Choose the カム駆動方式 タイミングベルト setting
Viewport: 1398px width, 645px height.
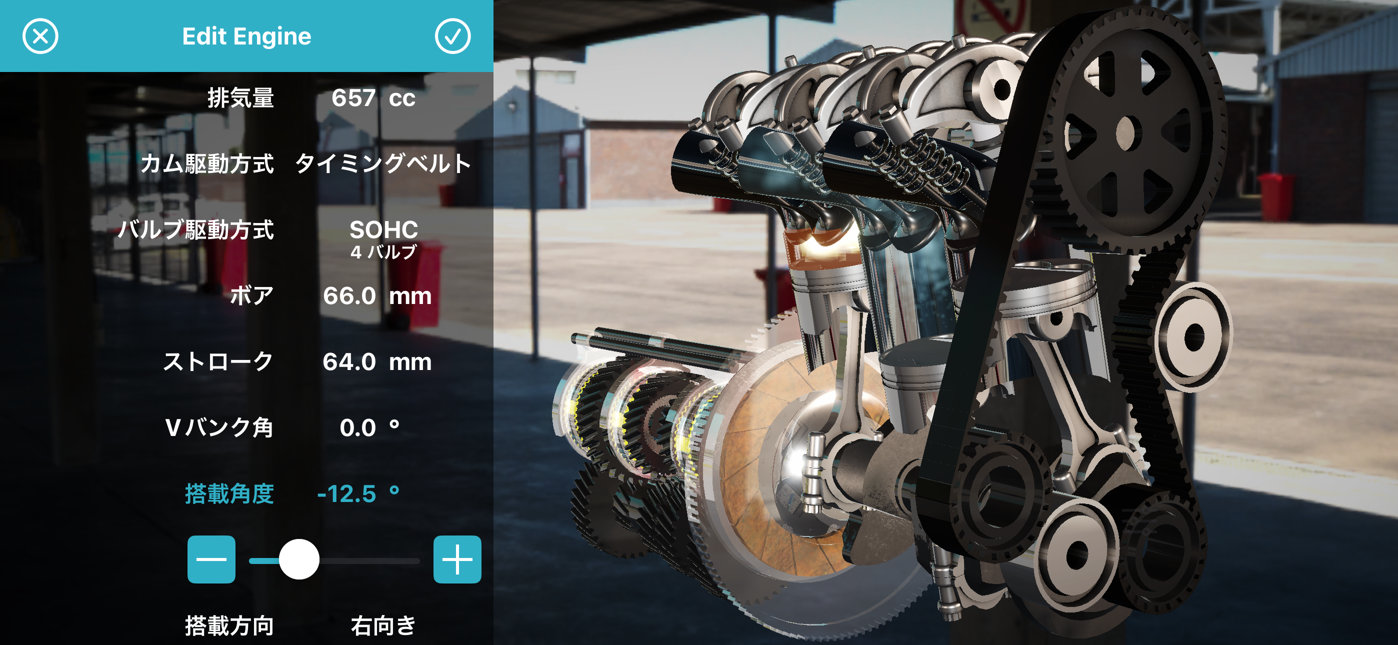[x=382, y=164]
